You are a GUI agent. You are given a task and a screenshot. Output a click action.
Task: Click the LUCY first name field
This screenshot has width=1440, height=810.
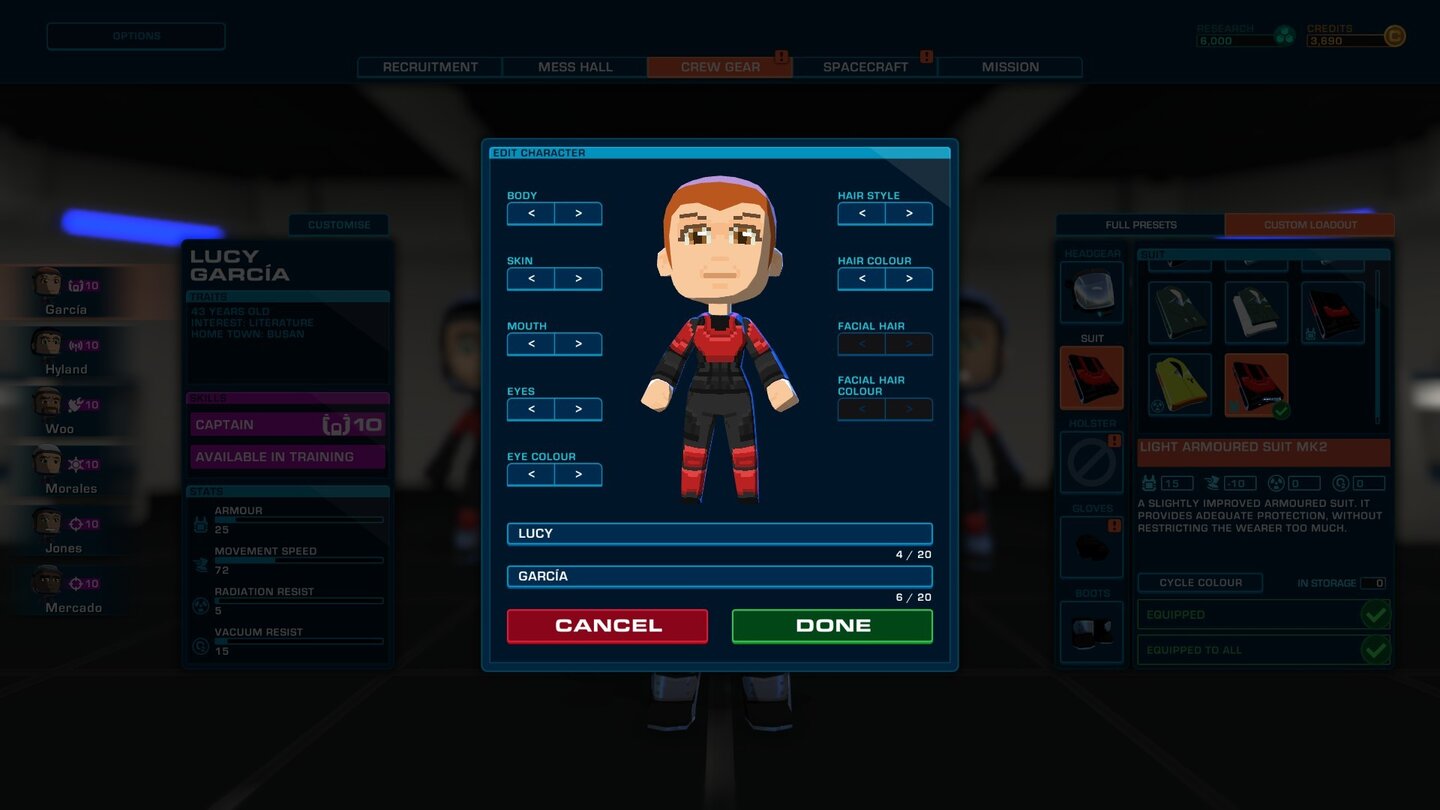coord(719,533)
